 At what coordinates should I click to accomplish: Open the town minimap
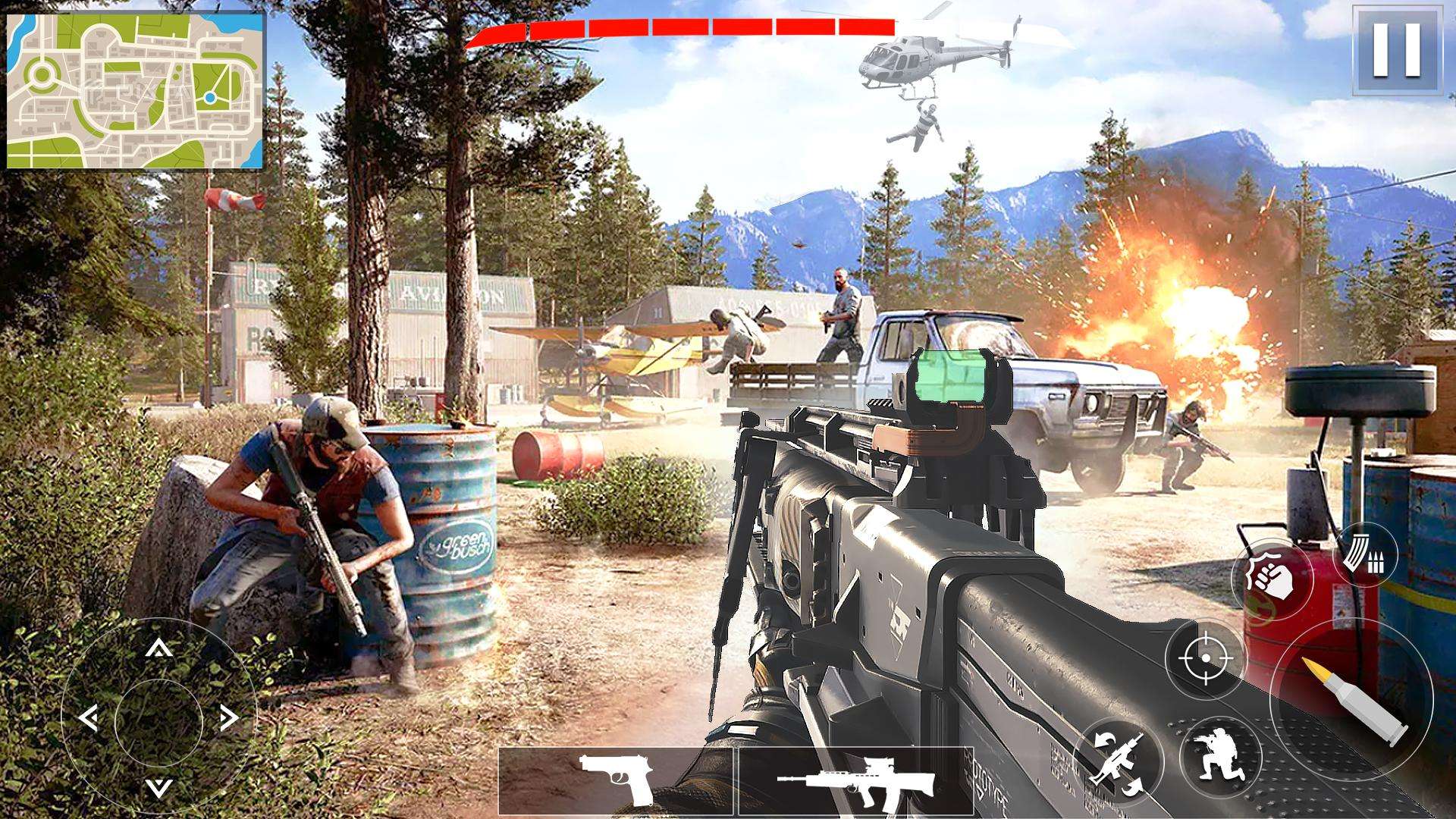click(x=136, y=91)
